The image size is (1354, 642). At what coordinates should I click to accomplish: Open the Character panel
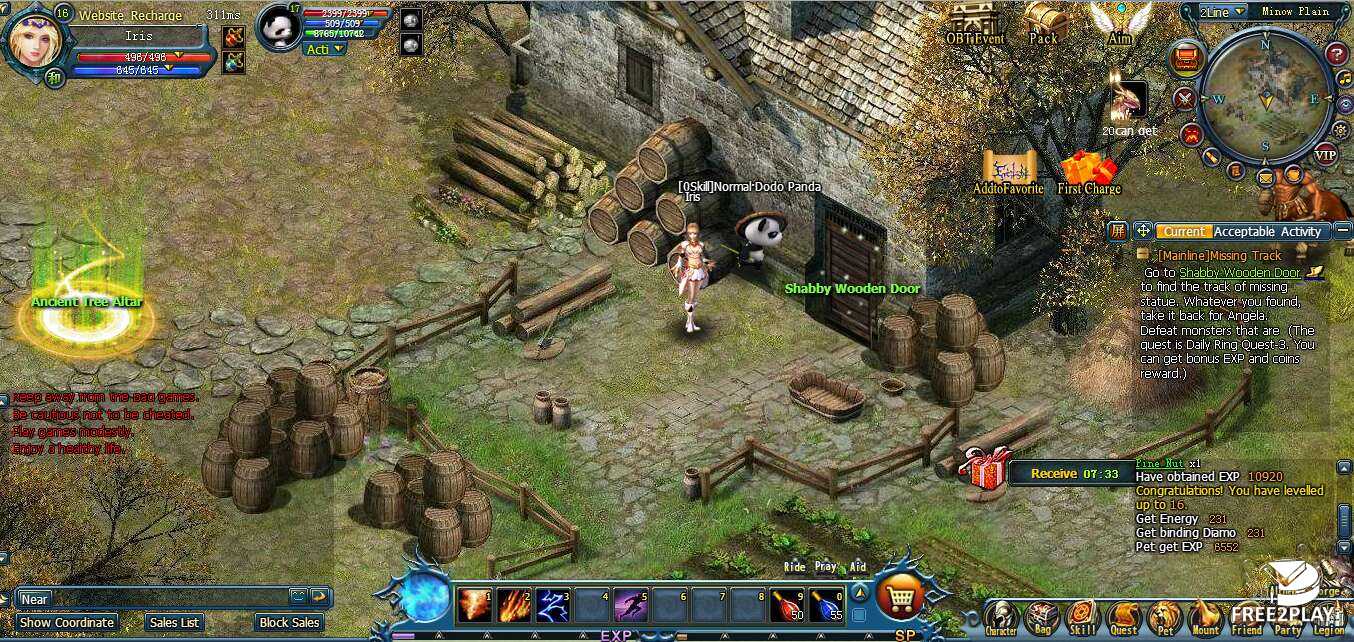pos(1000,617)
